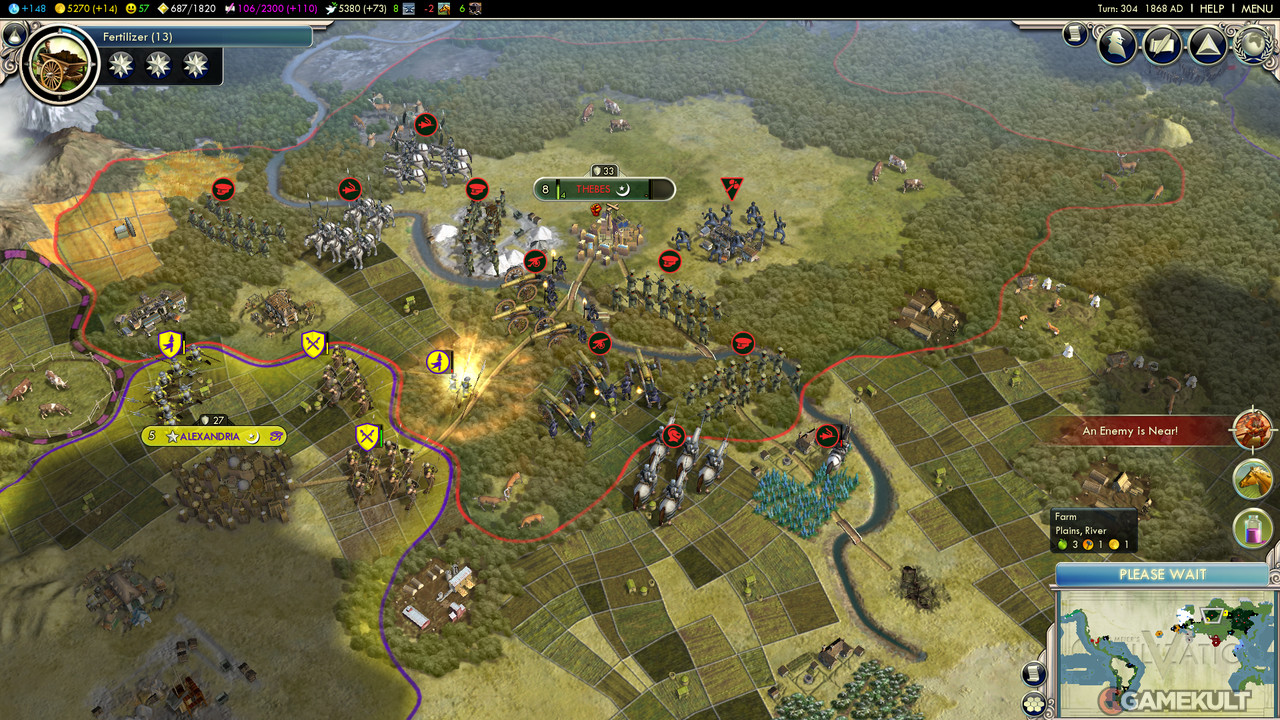Click the Fertilizer cart research portrait
This screenshot has height=720, width=1280.
point(59,64)
